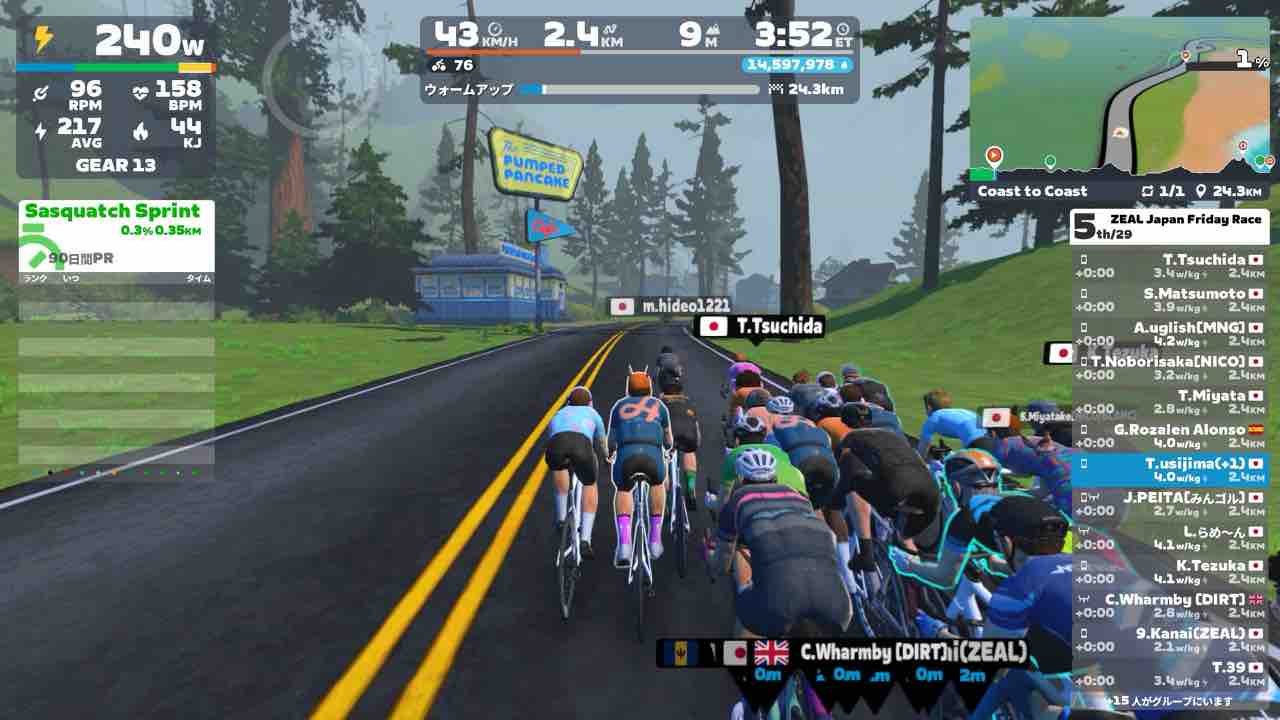Pick T.Noborisaka[NICO] in the riders list

point(1170,368)
